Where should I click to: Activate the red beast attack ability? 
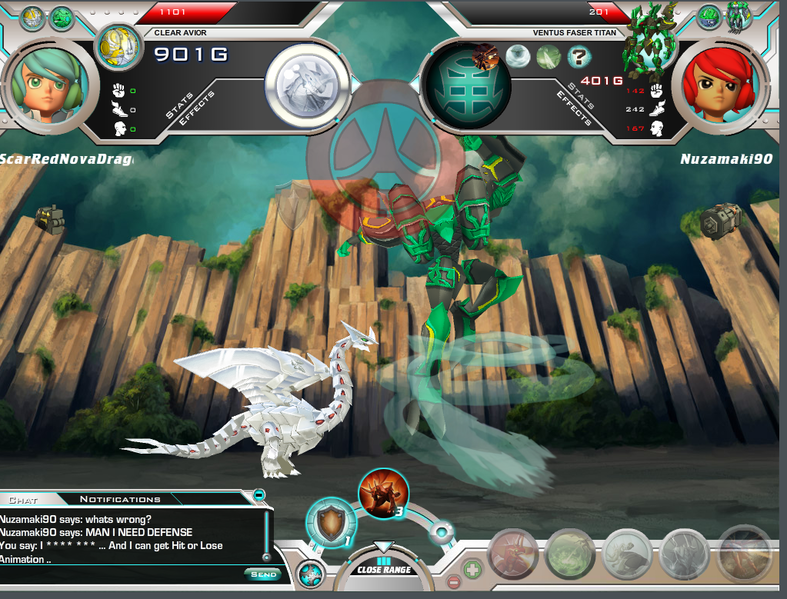[x=383, y=493]
